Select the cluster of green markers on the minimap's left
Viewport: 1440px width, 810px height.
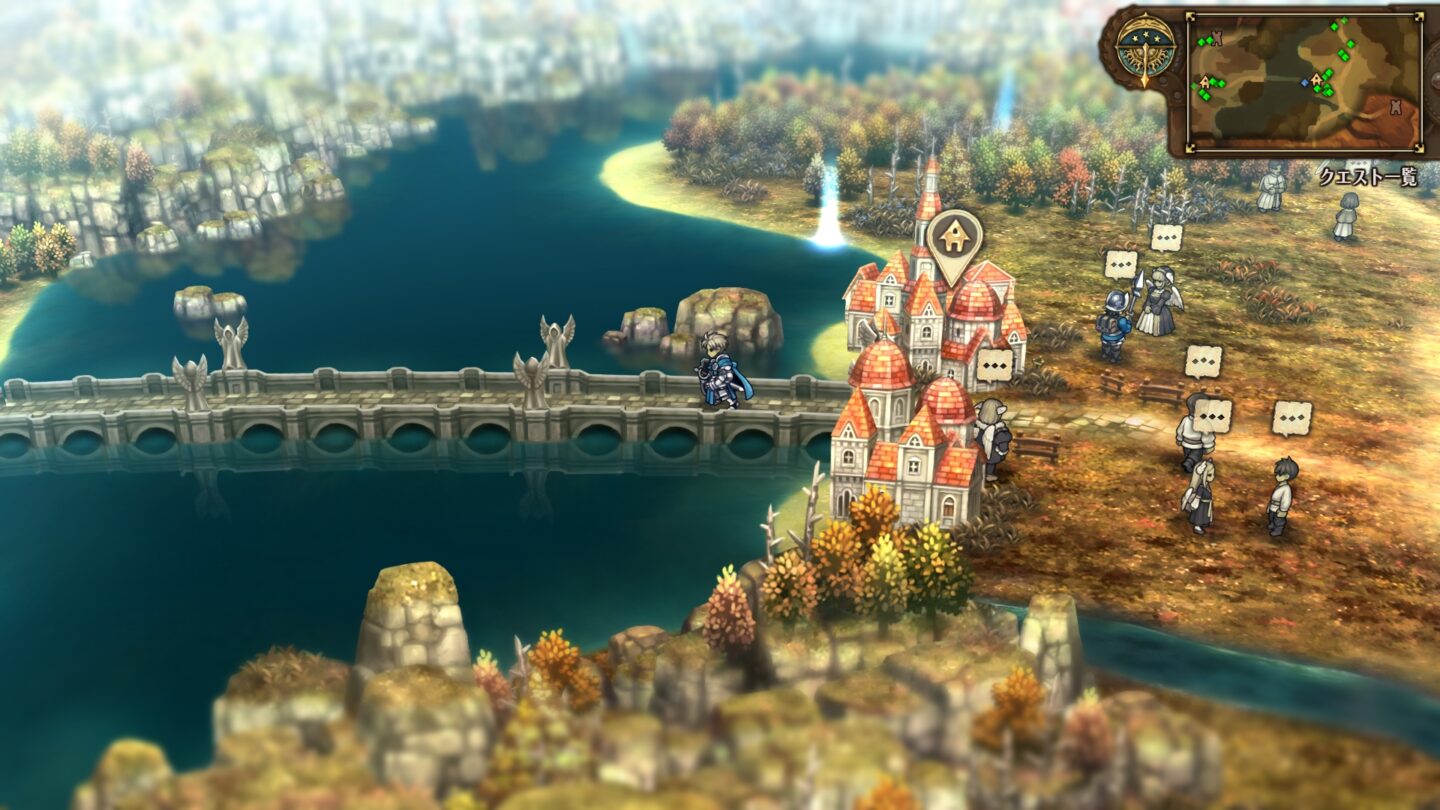1206,94
